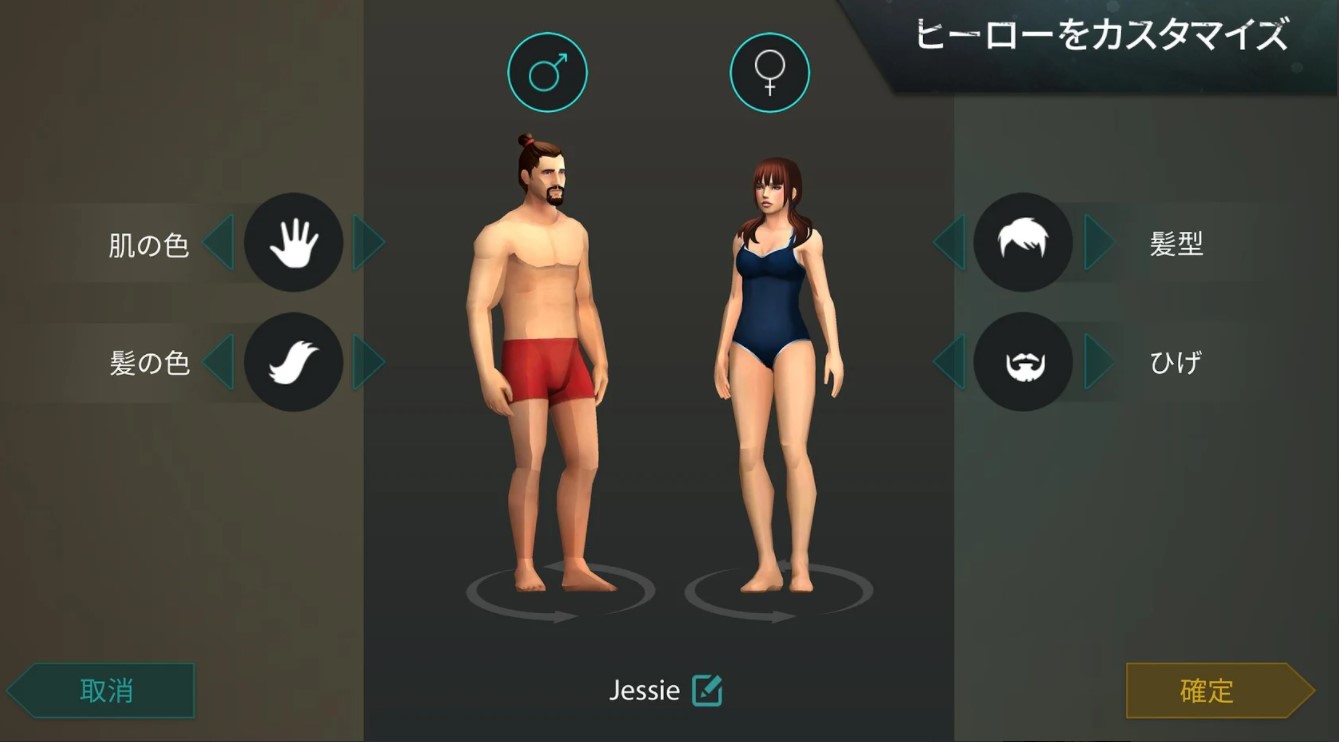This screenshot has width=1339, height=742.
Task: Click the left arrow for 髪の色
Action: pos(219,362)
